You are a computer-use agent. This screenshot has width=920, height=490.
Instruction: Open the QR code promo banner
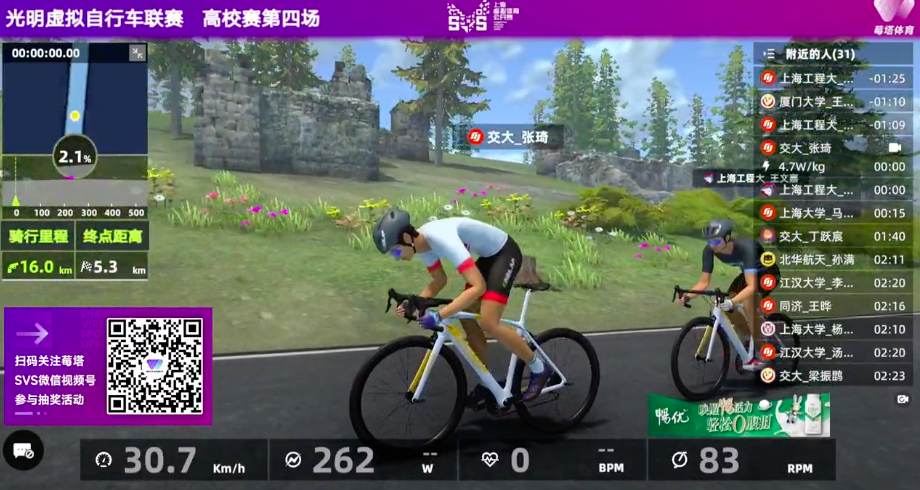tap(108, 366)
